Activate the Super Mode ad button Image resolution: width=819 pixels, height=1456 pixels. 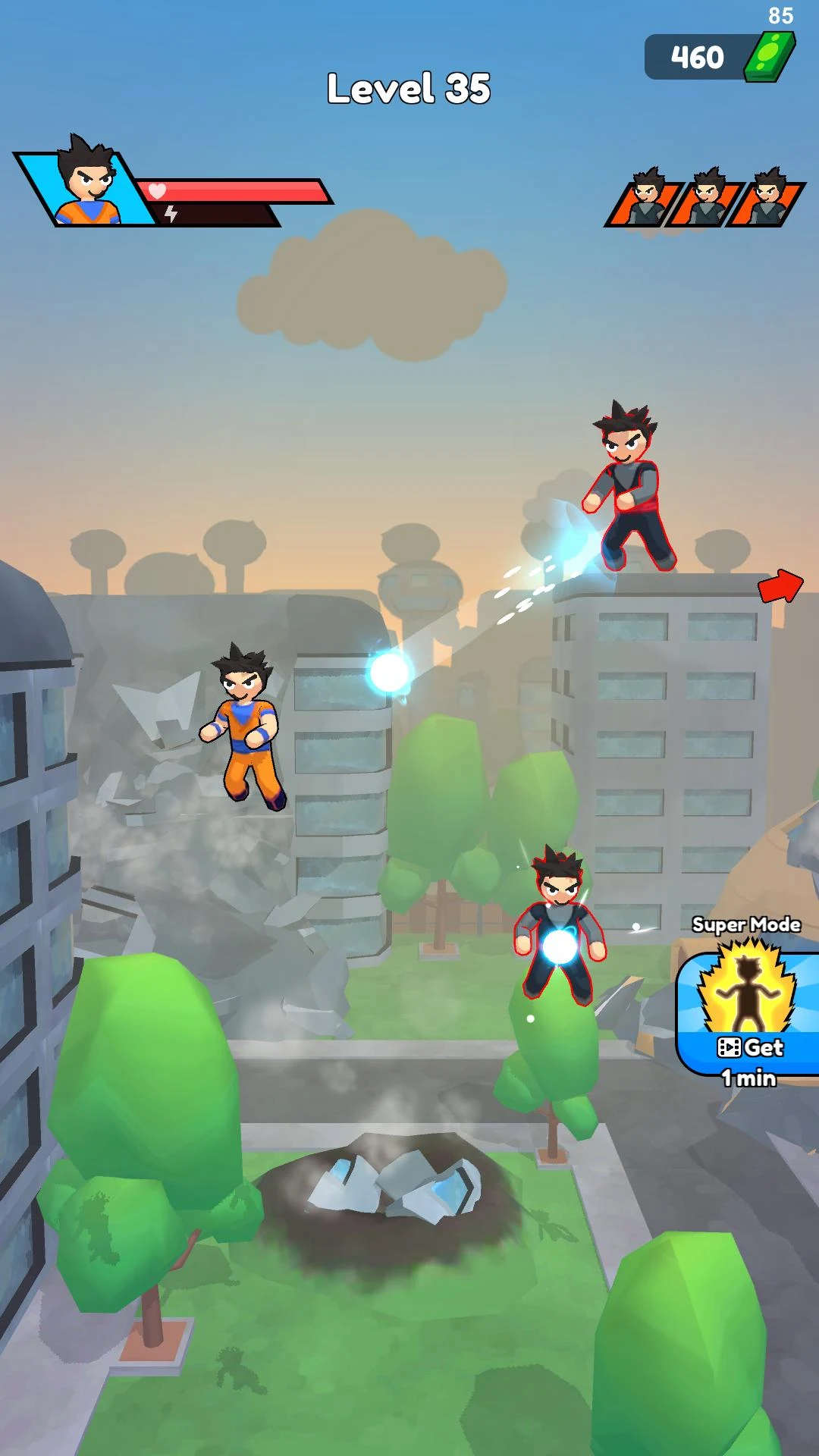click(748, 1012)
